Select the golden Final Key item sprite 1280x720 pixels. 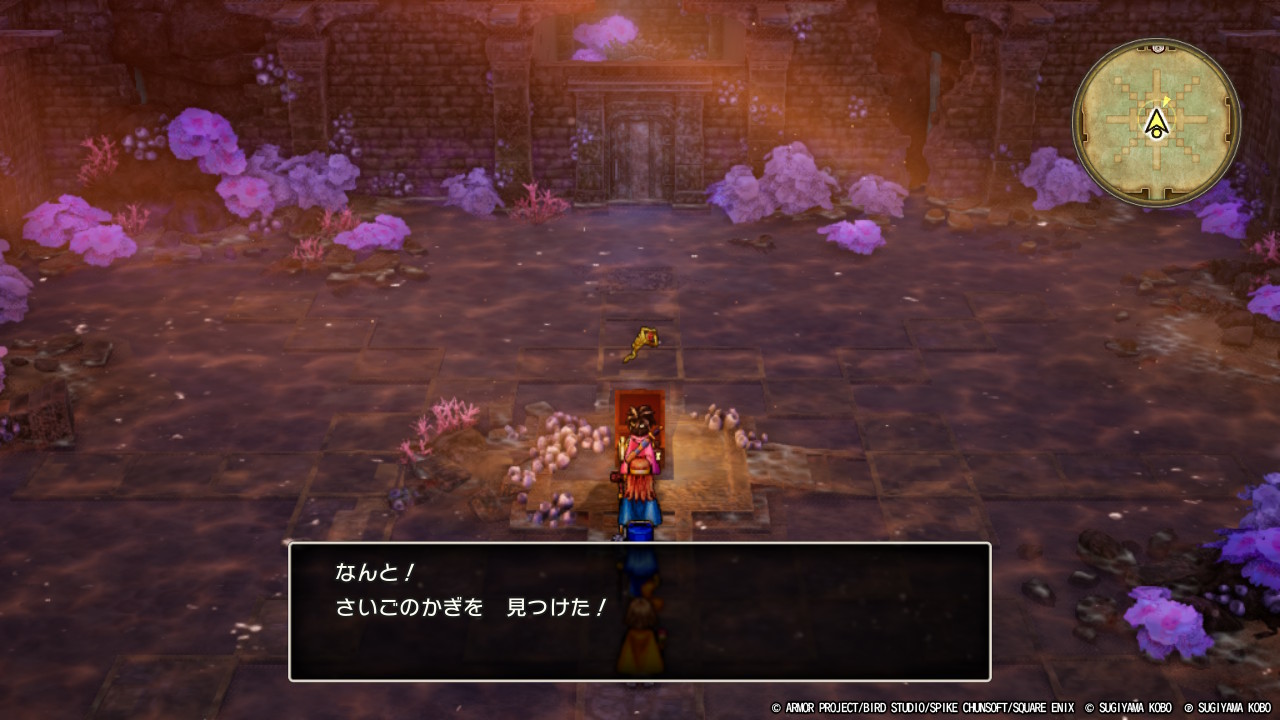pos(640,341)
